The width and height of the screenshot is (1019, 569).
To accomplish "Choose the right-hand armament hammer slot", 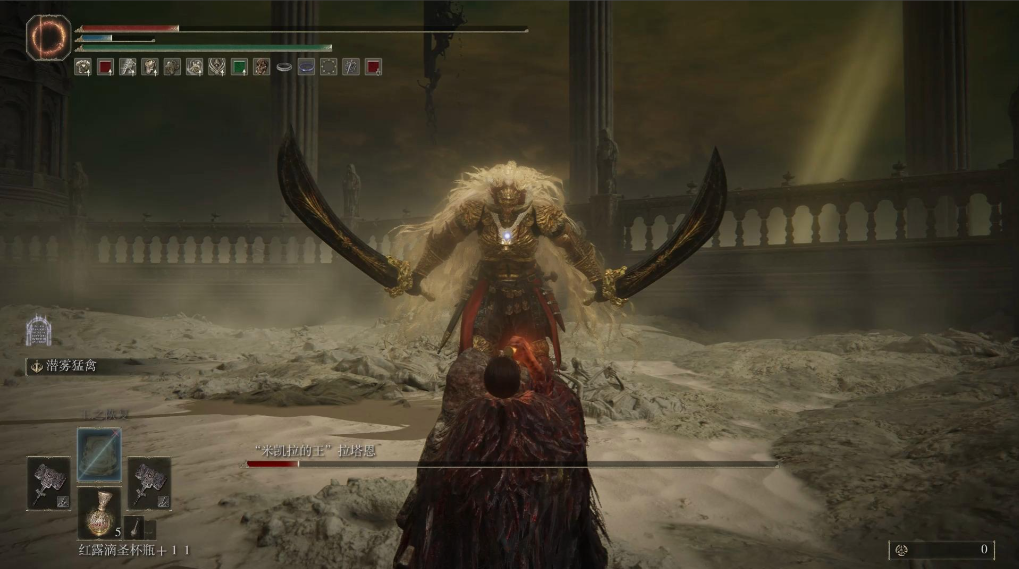I will click(149, 482).
